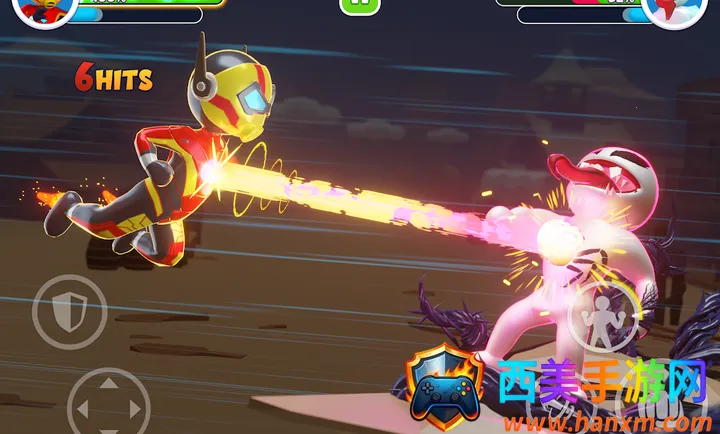Pause the fight with the green button
Viewport: 720px width, 434px height.
[360, 5]
